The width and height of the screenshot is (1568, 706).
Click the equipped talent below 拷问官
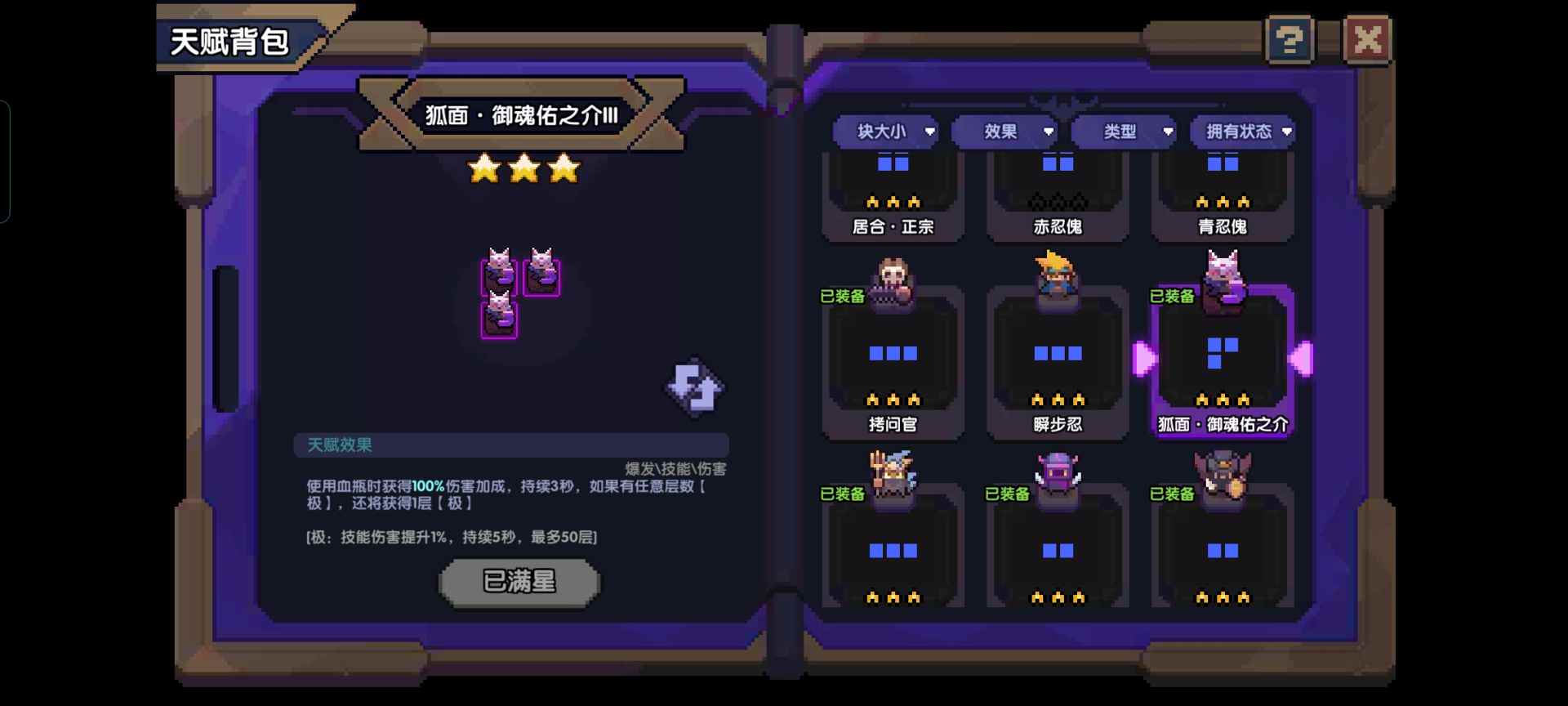point(893,547)
